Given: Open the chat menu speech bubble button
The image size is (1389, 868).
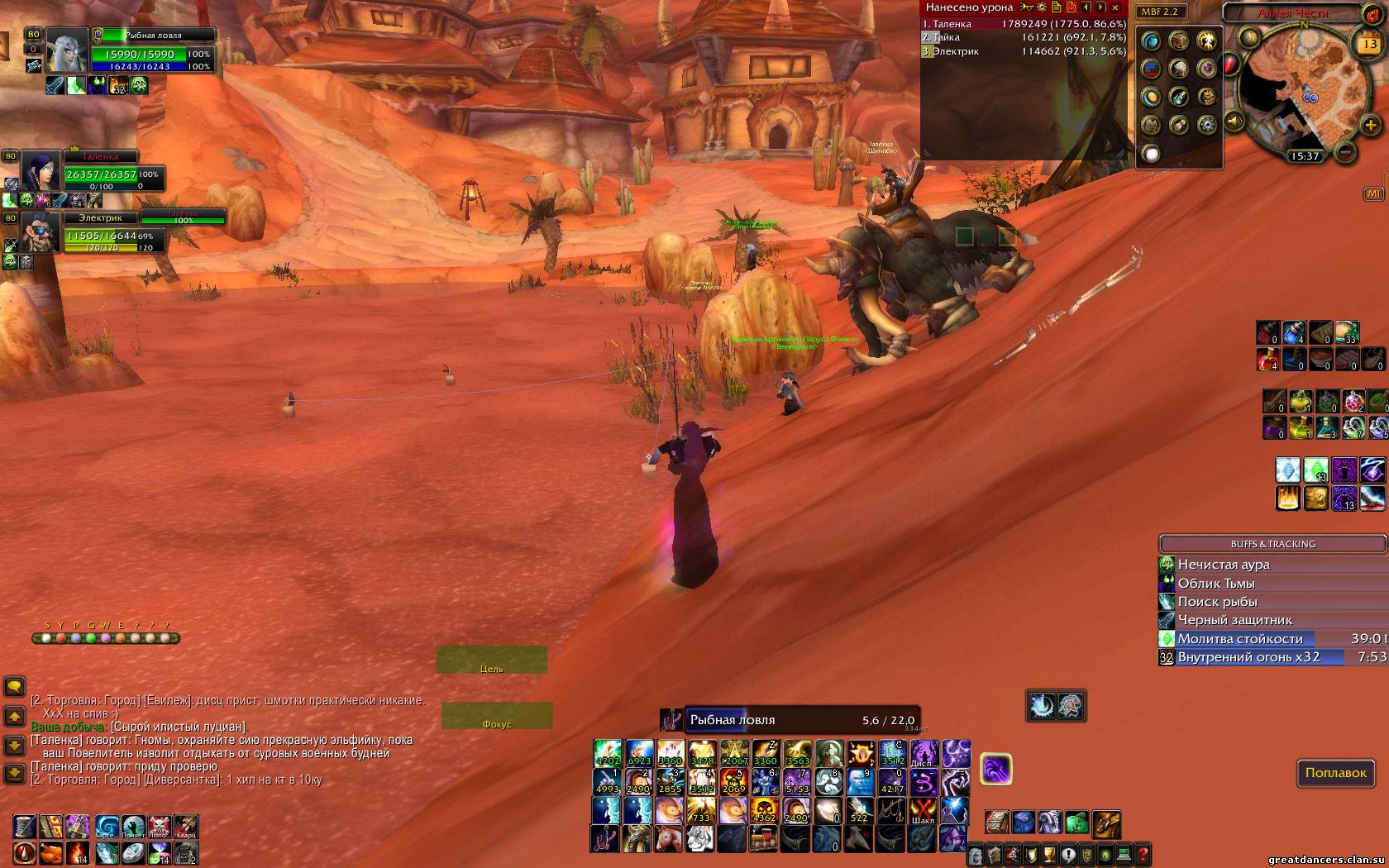Looking at the screenshot, I should 15,687.
